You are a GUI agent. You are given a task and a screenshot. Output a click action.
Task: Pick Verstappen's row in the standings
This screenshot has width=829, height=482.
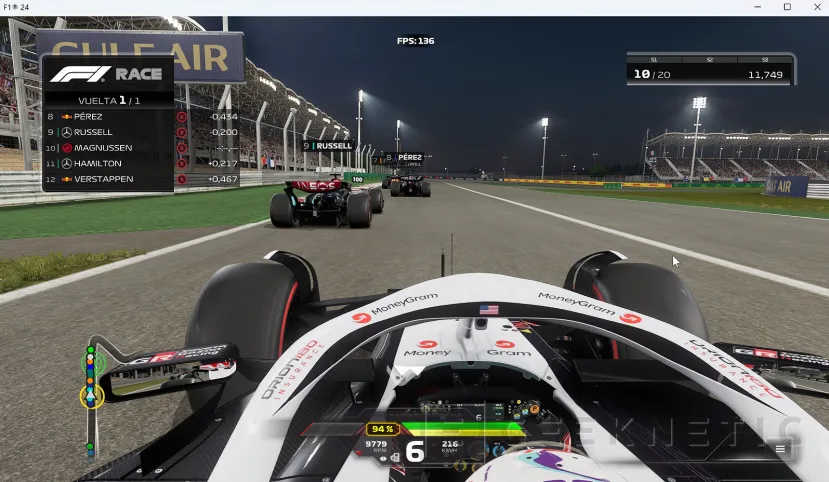(x=110, y=179)
